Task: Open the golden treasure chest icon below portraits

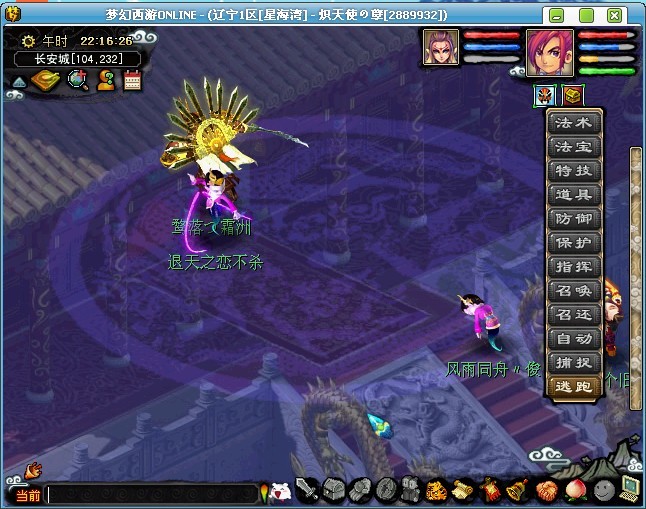Action: (571, 96)
